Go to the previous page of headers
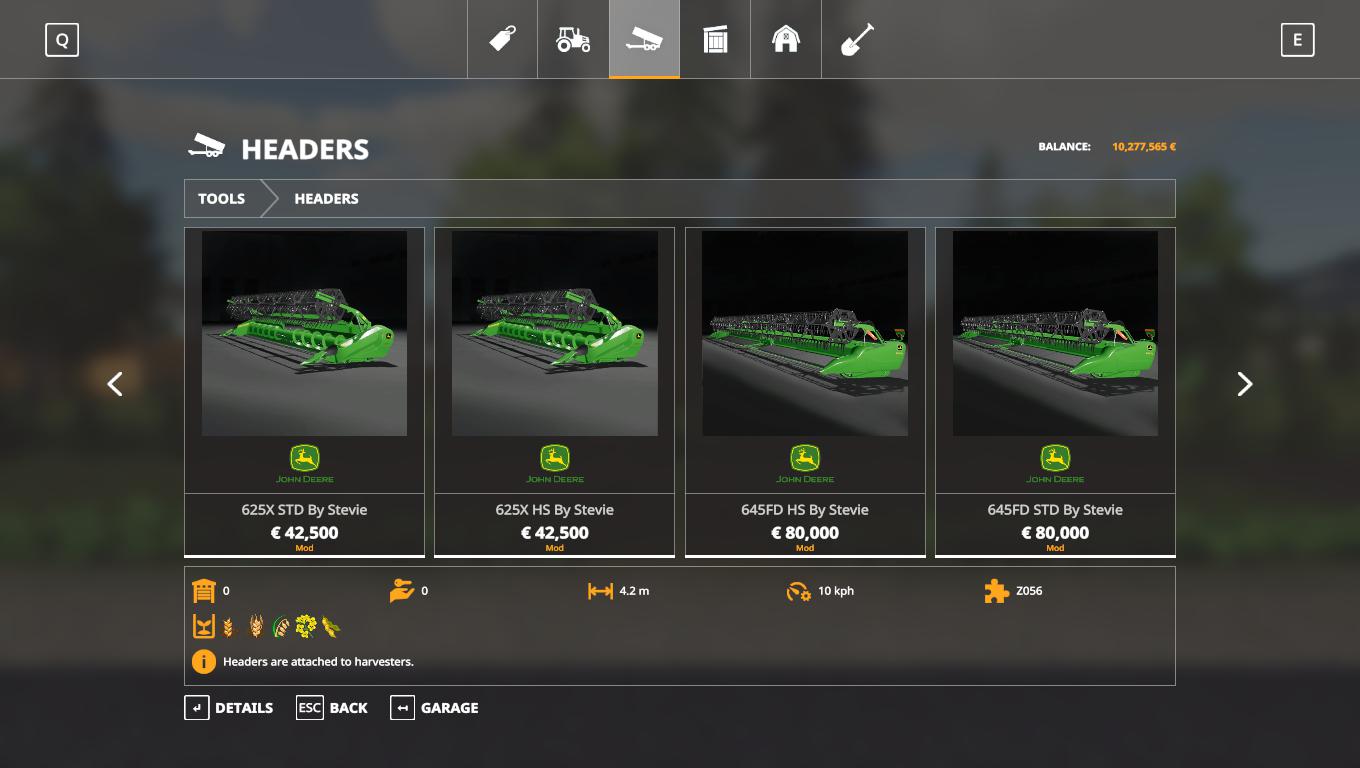This screenshot has width=1360, height=768. tap(115, 384)
